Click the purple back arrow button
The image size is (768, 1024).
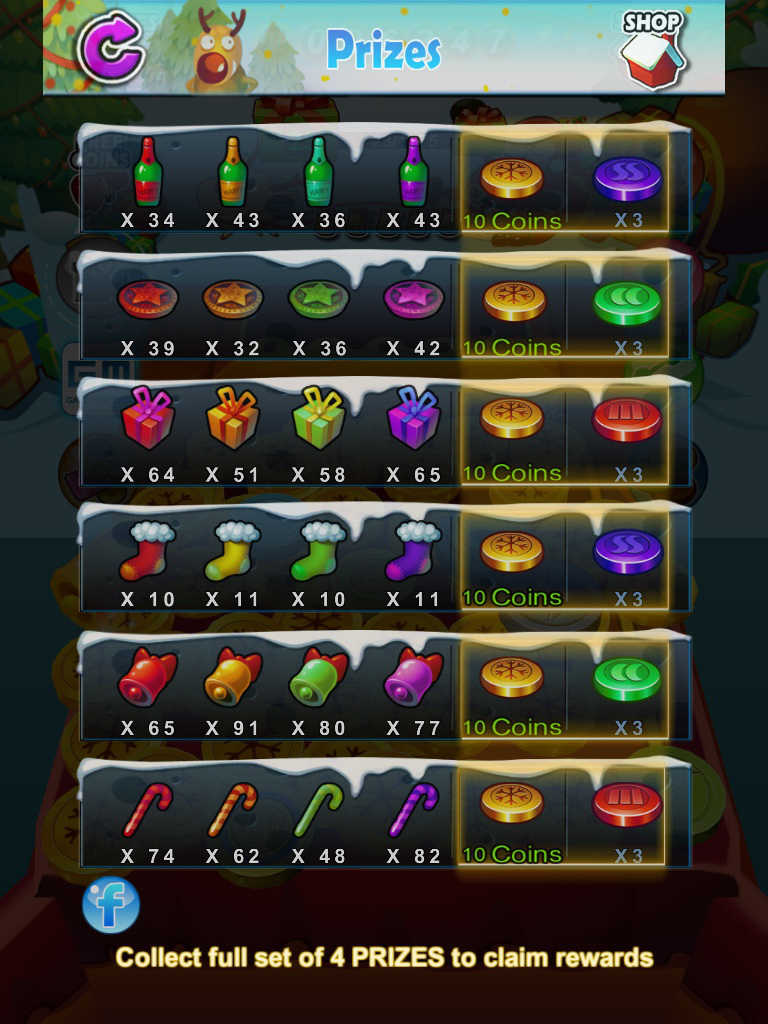coord(111,45)
